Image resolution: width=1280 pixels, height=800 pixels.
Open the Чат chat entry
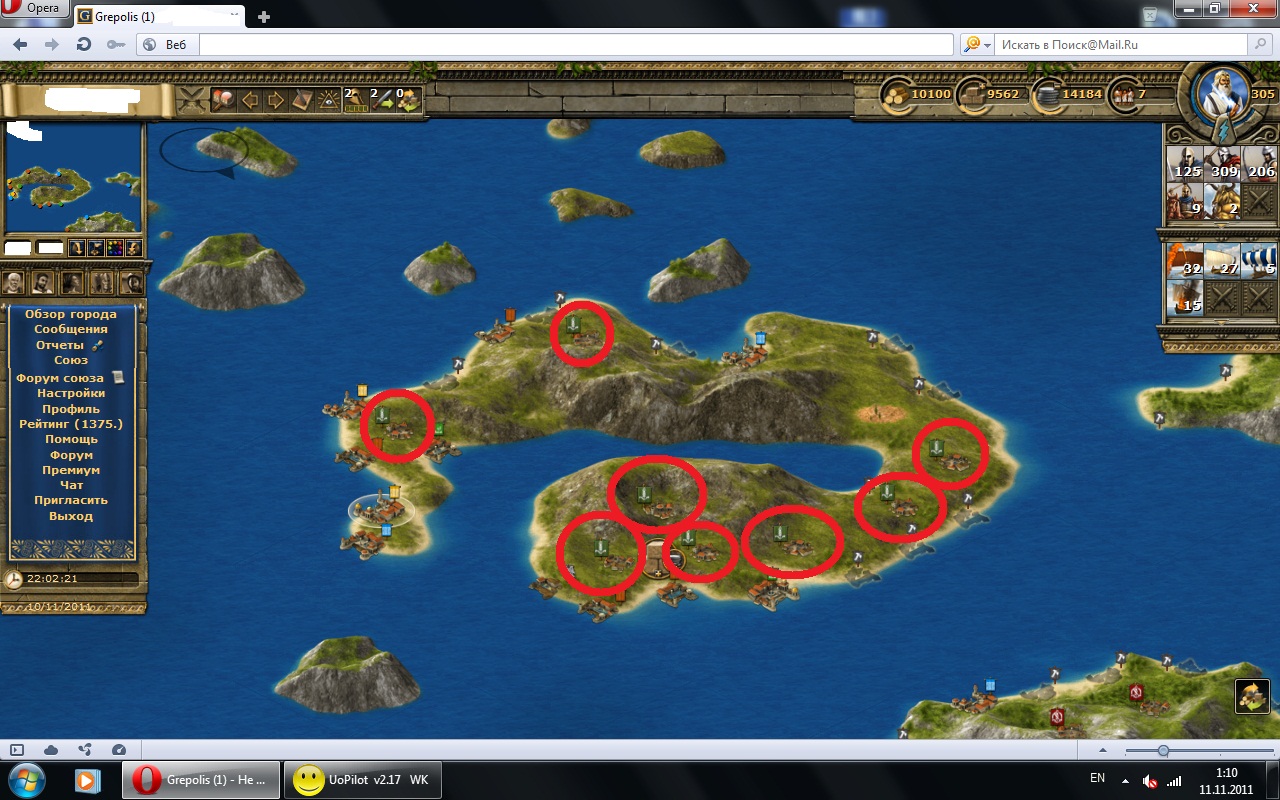tap(70, 485)
